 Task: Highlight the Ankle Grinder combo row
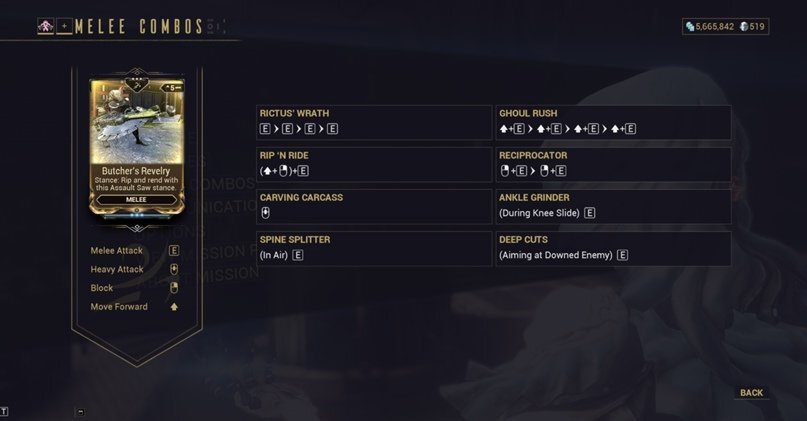[614, 206]
